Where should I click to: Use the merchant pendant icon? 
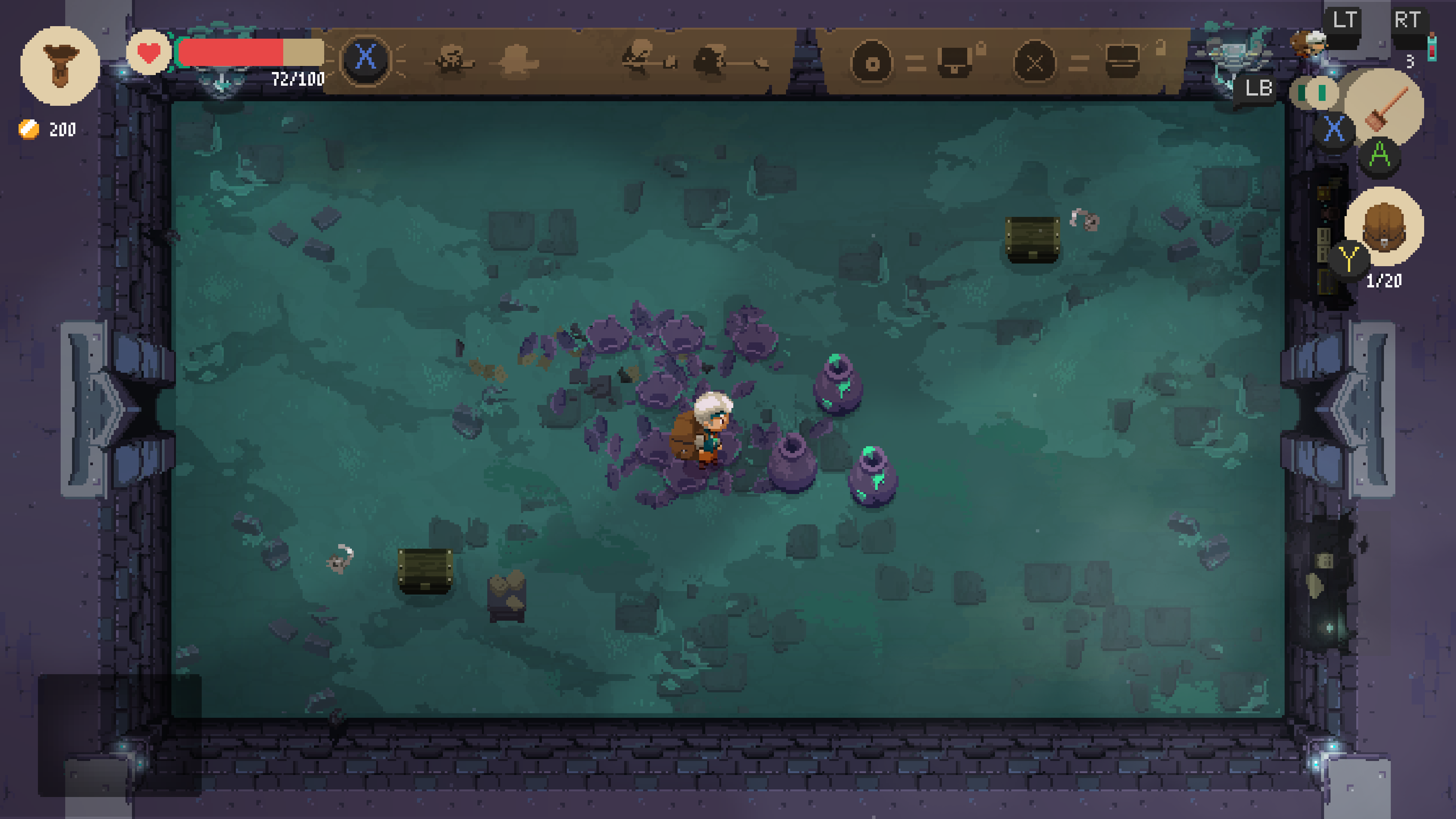(60, 66)
